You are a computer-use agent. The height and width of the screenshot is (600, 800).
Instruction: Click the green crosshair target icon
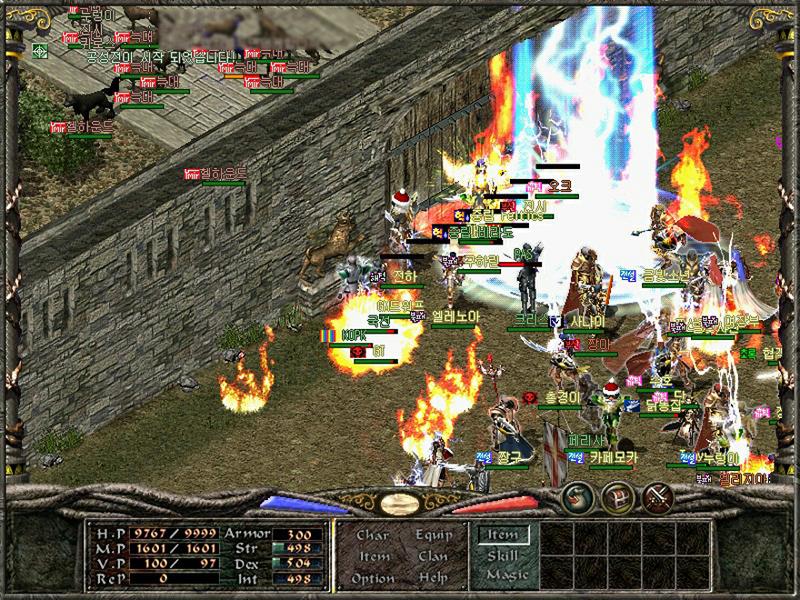click(40, 50)
